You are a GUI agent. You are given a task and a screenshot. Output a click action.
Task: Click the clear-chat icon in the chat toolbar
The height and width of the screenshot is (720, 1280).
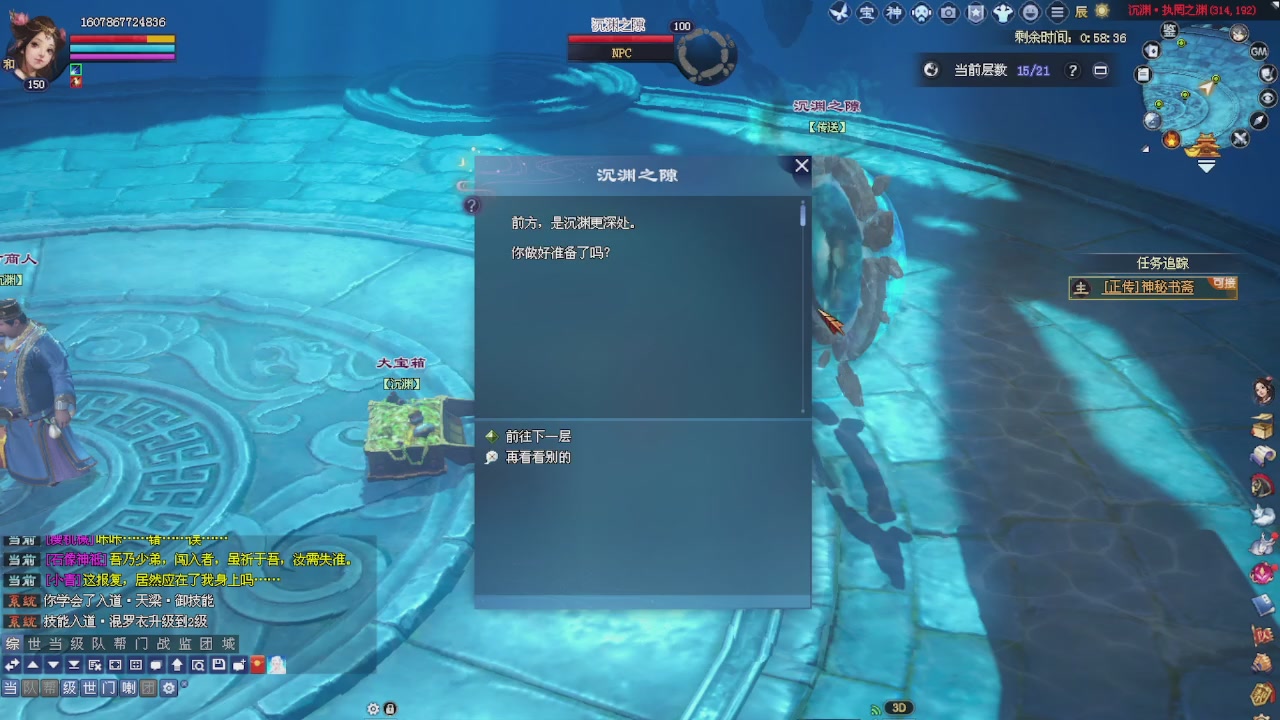pos(94,665)
